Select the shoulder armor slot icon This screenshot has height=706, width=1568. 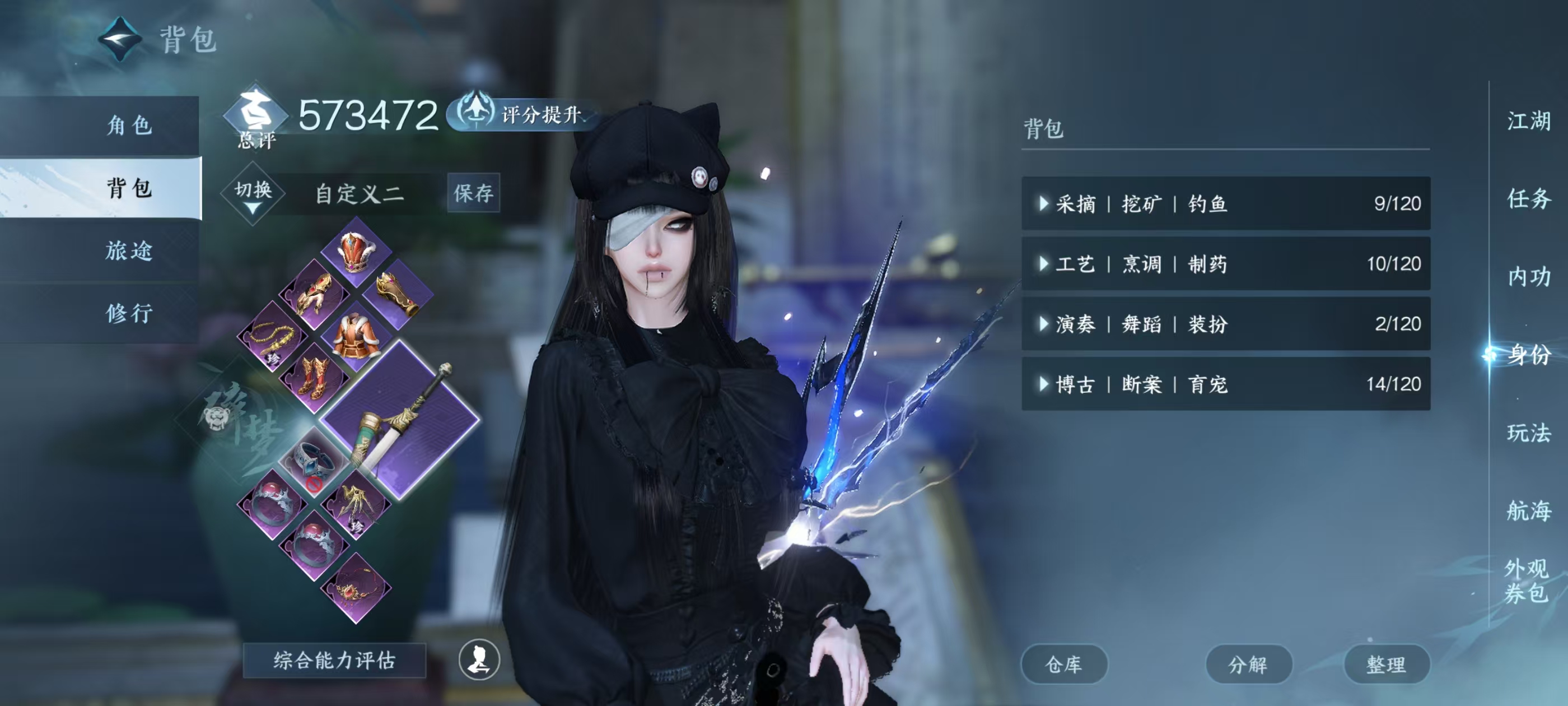(314, 292)
